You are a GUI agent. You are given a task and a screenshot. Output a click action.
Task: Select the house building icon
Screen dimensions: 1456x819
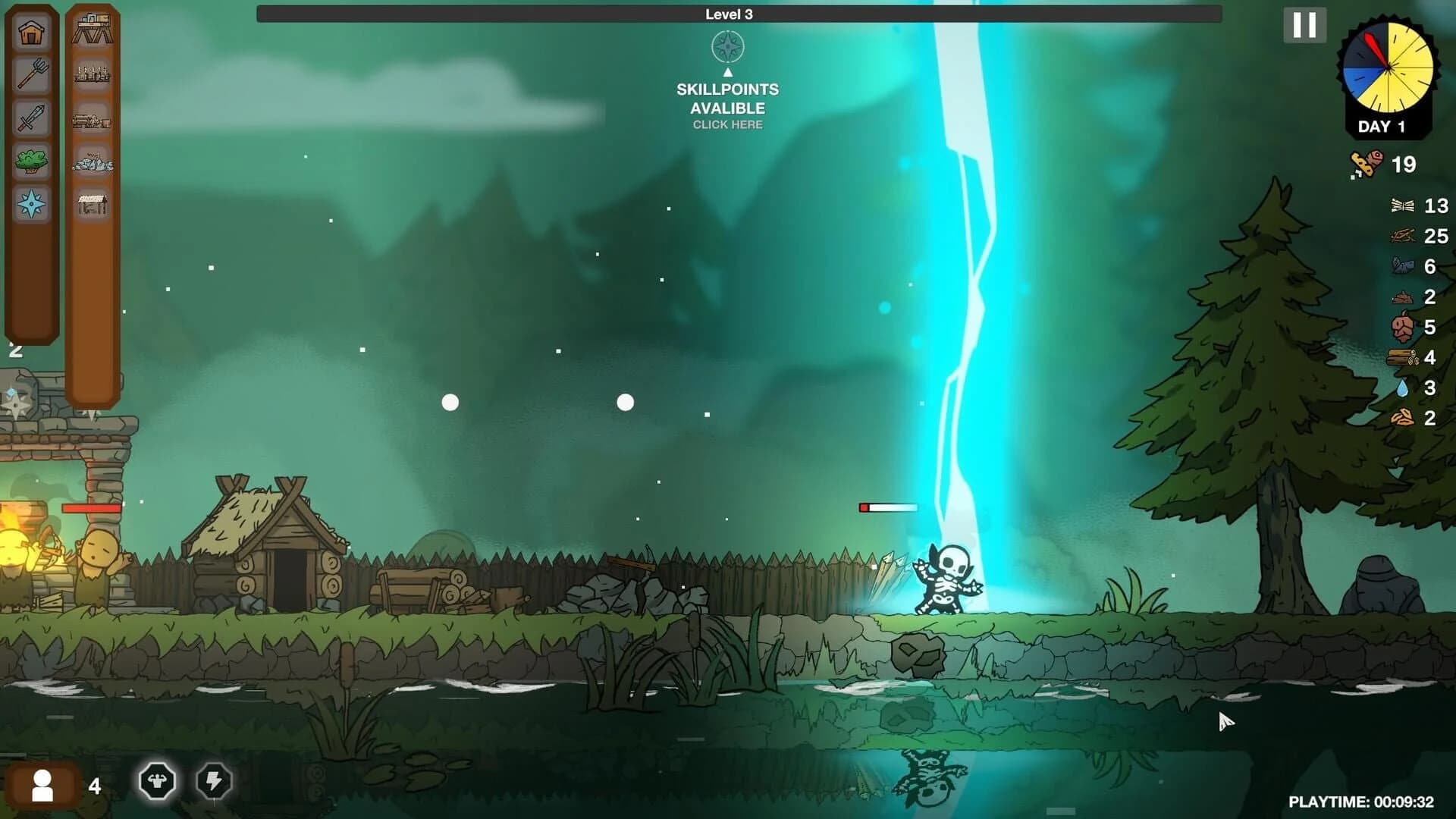click(30, 33)
